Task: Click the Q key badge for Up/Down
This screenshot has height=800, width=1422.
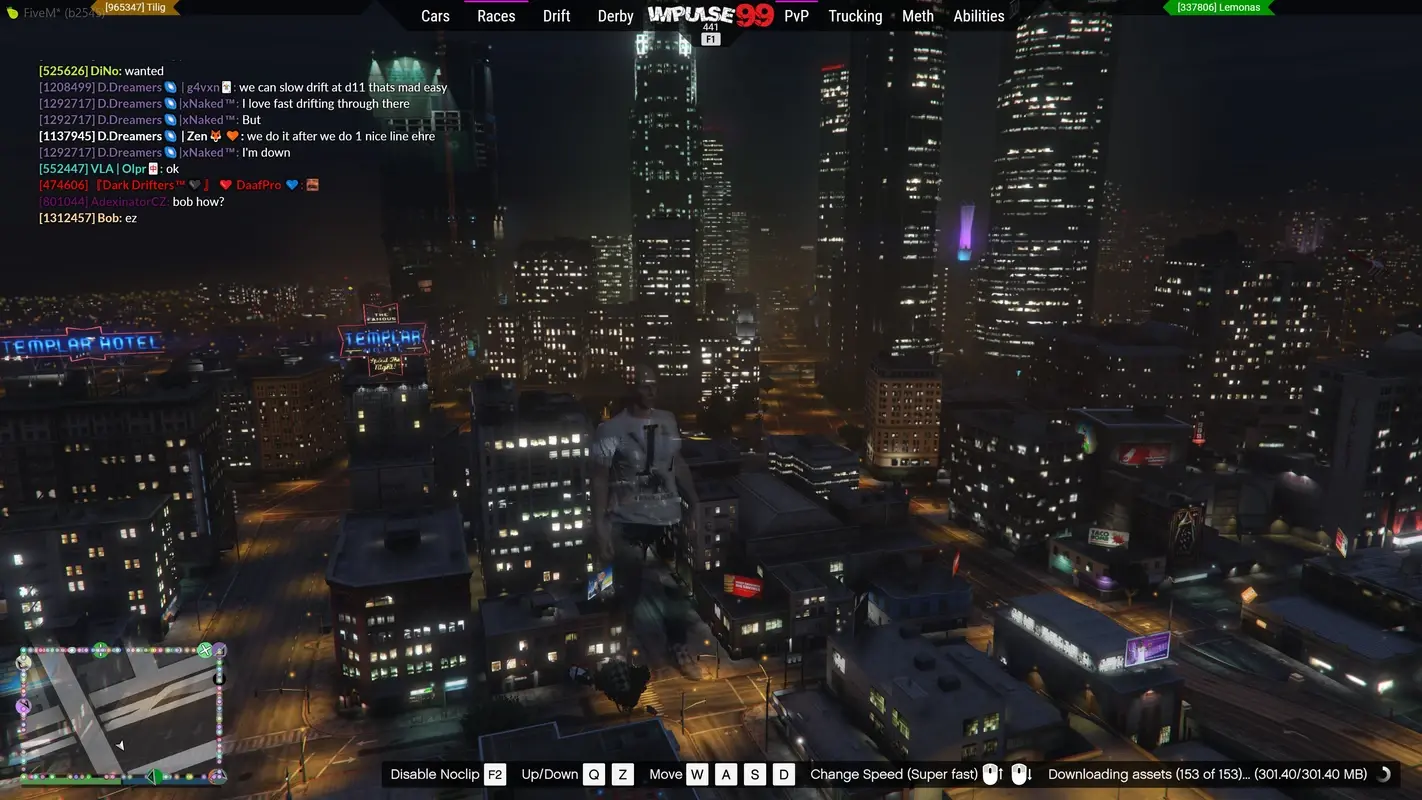Action: click(x=594, y=774)
